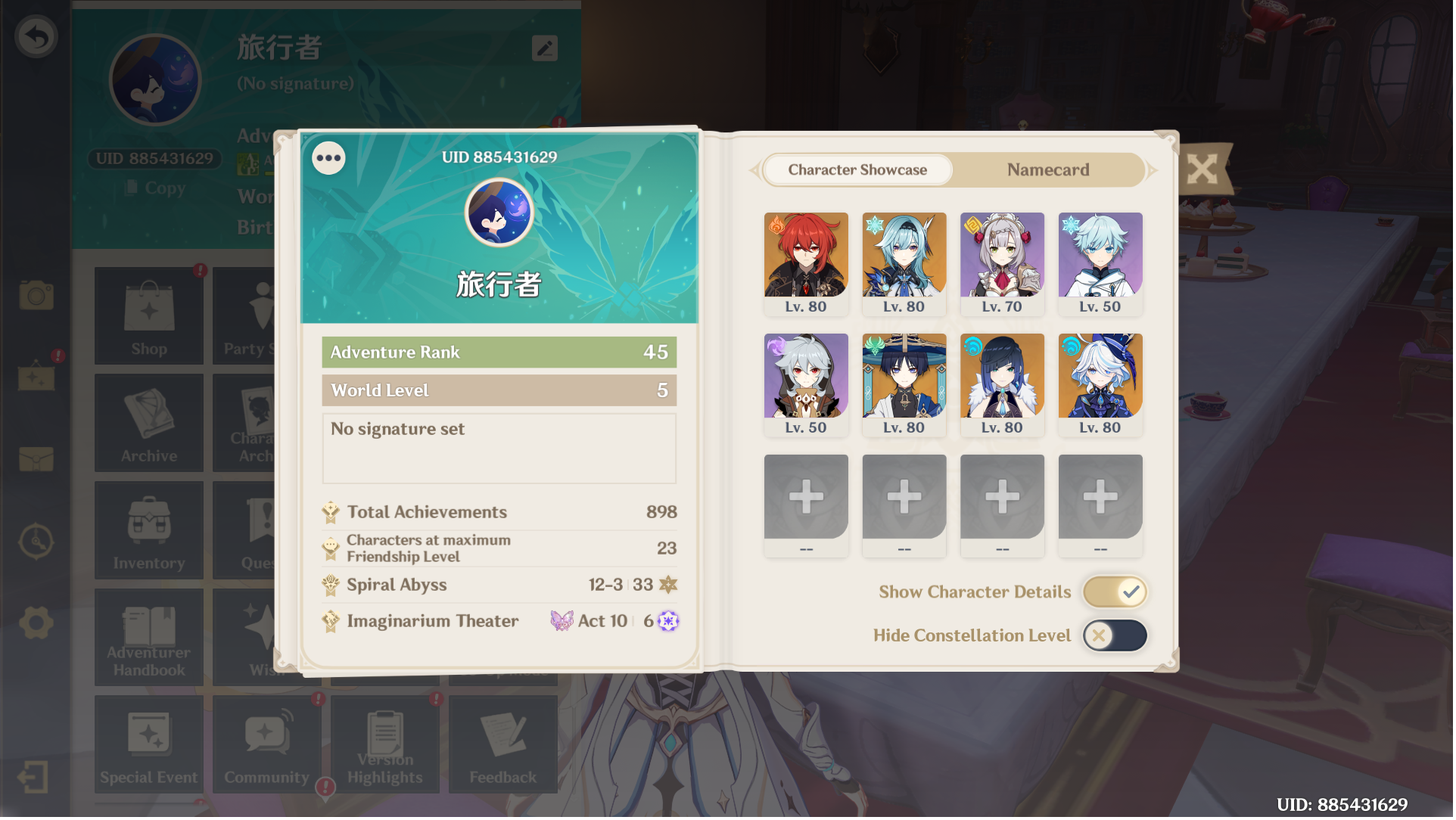This screenshot has width=1456, height=820.
Task: Open the Inventory backpack
Action: coord(148,530)
